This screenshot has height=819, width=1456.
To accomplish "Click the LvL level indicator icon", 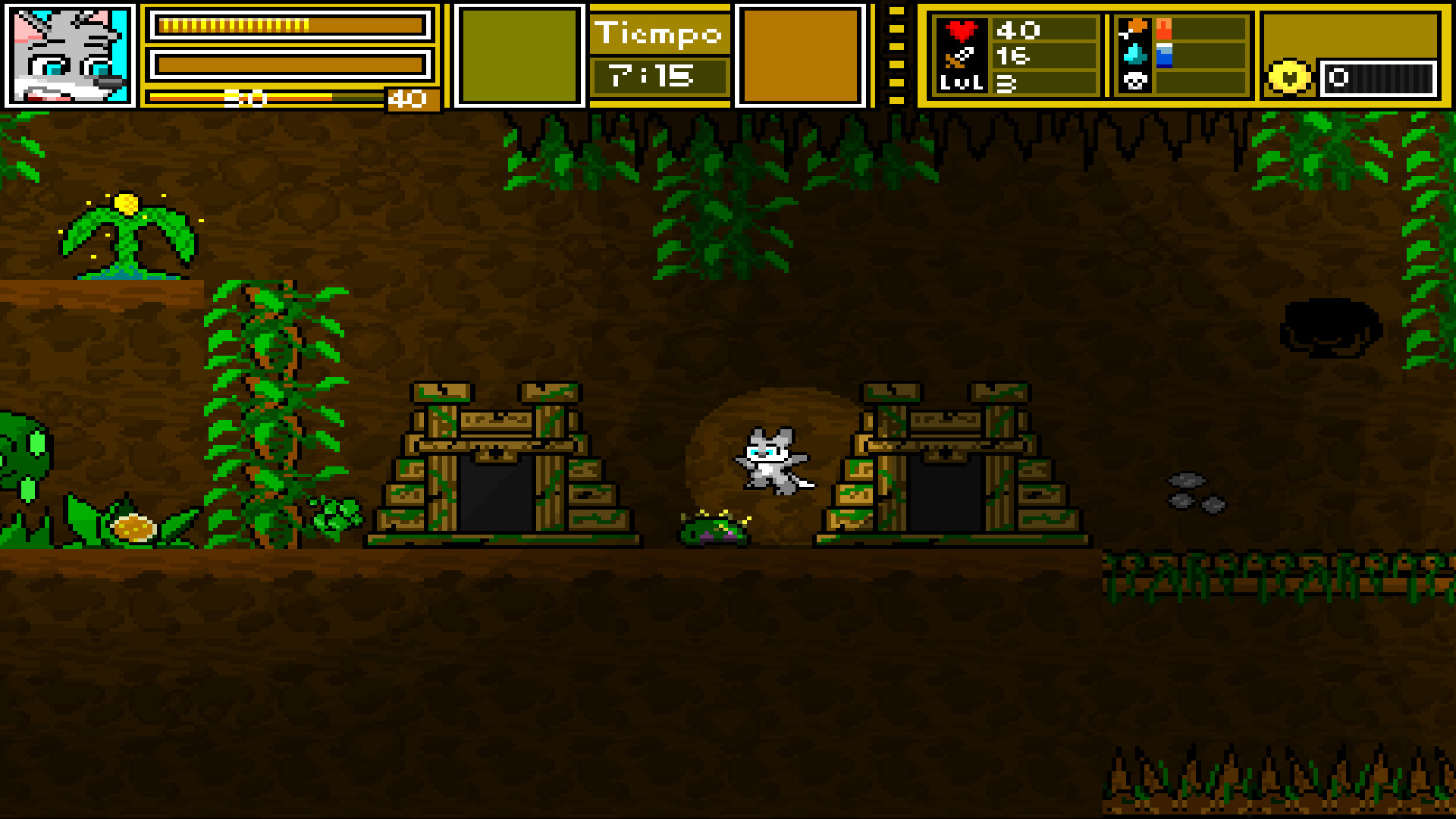I will 962,83.
